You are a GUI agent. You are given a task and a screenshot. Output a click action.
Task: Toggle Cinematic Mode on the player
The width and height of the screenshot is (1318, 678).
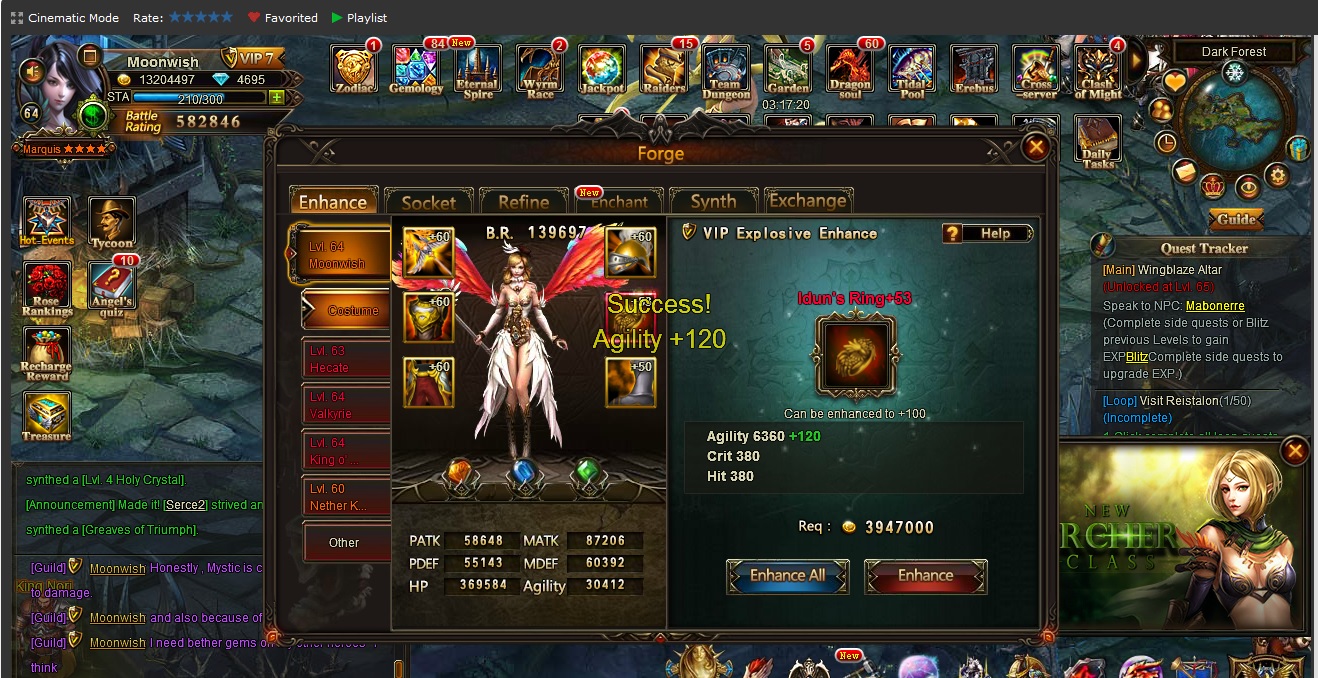click(65, 18)
